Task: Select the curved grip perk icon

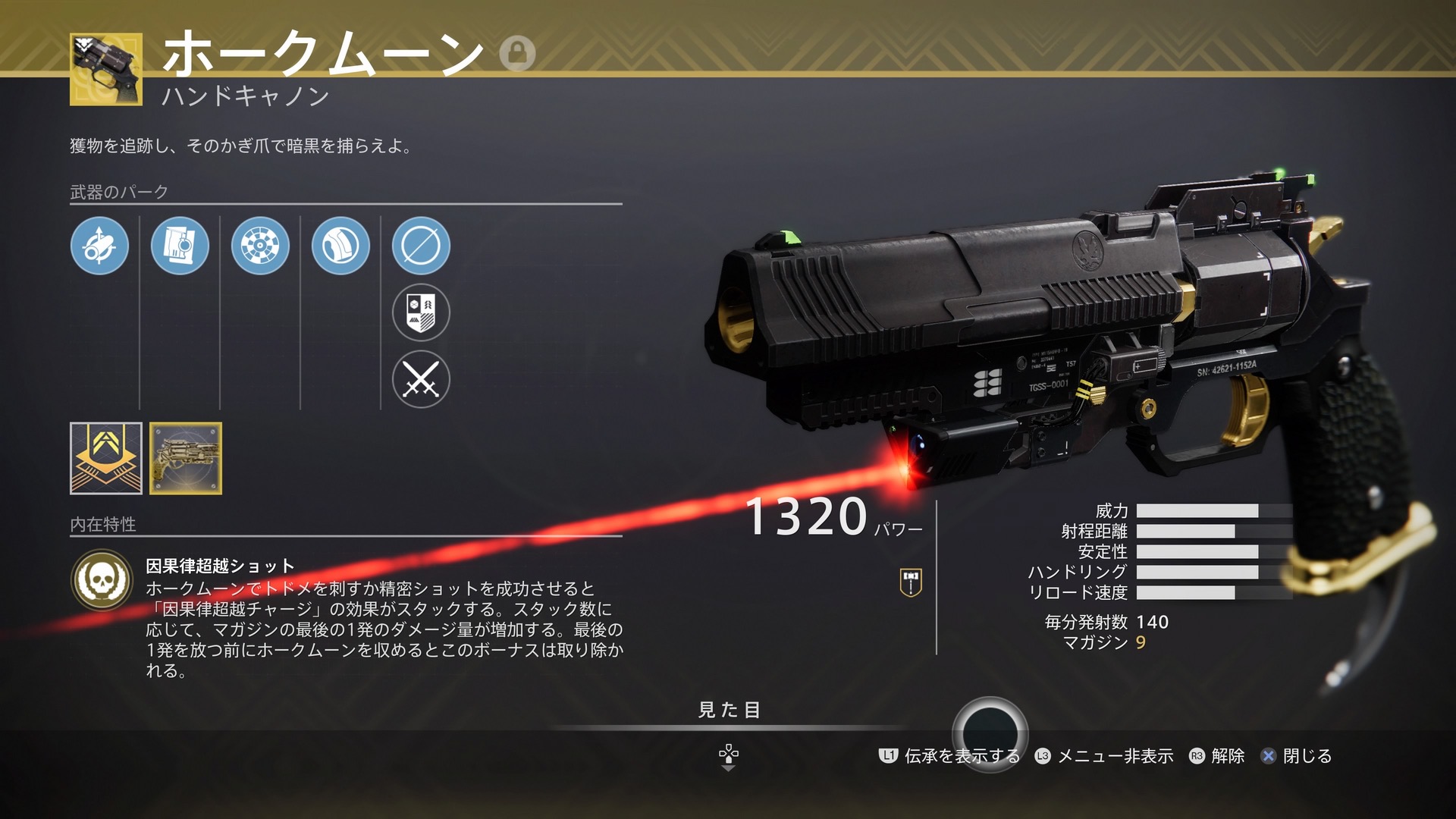Action: point(340,246)
